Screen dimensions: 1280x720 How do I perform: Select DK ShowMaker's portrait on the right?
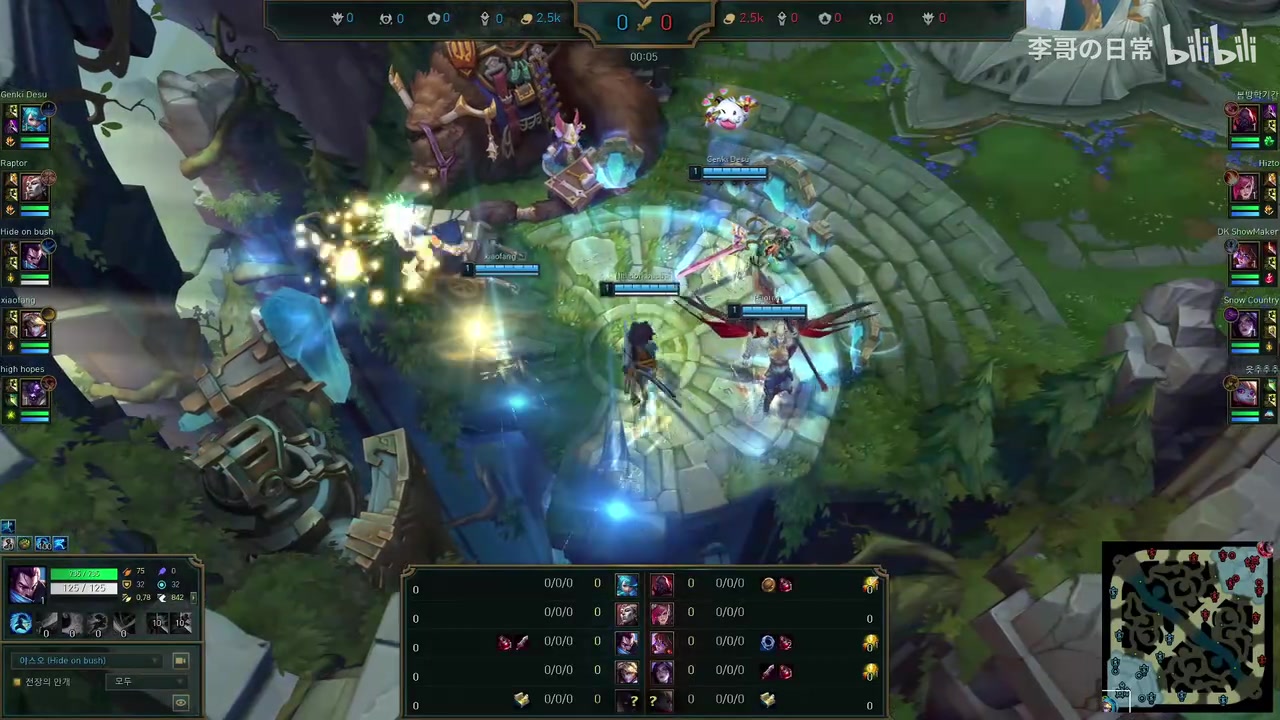click(x=1244, y=256)
